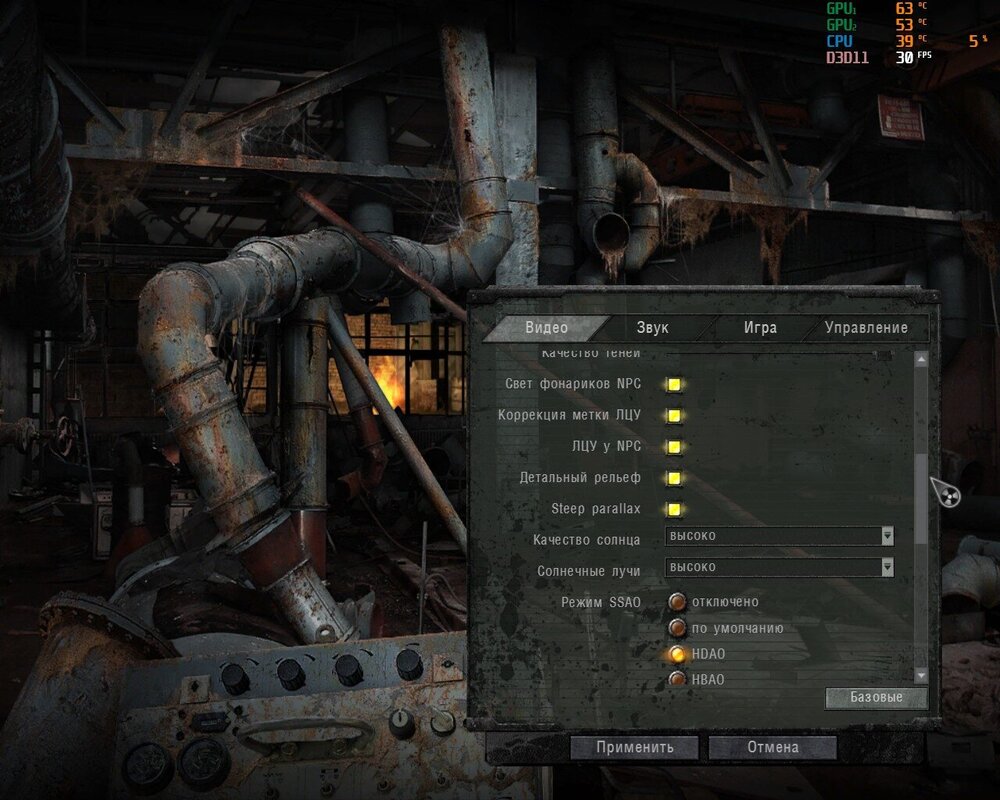The width and height of the screenshot is (1000, 800).
Task: Apply changes with the Применить button
Action: pyautogui.click(x=634, y=747)
